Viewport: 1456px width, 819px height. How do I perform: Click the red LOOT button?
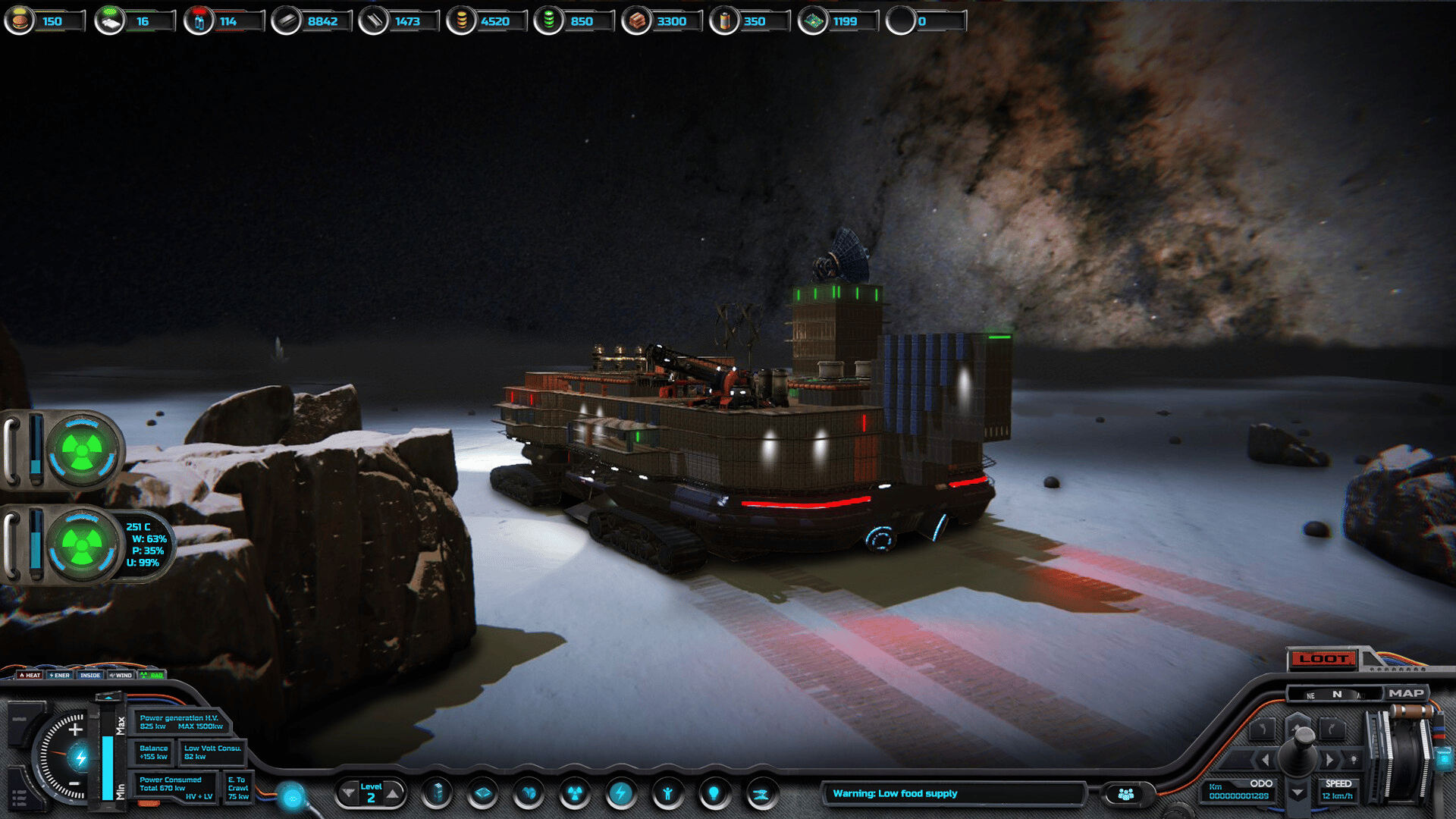click(1323, 658)
